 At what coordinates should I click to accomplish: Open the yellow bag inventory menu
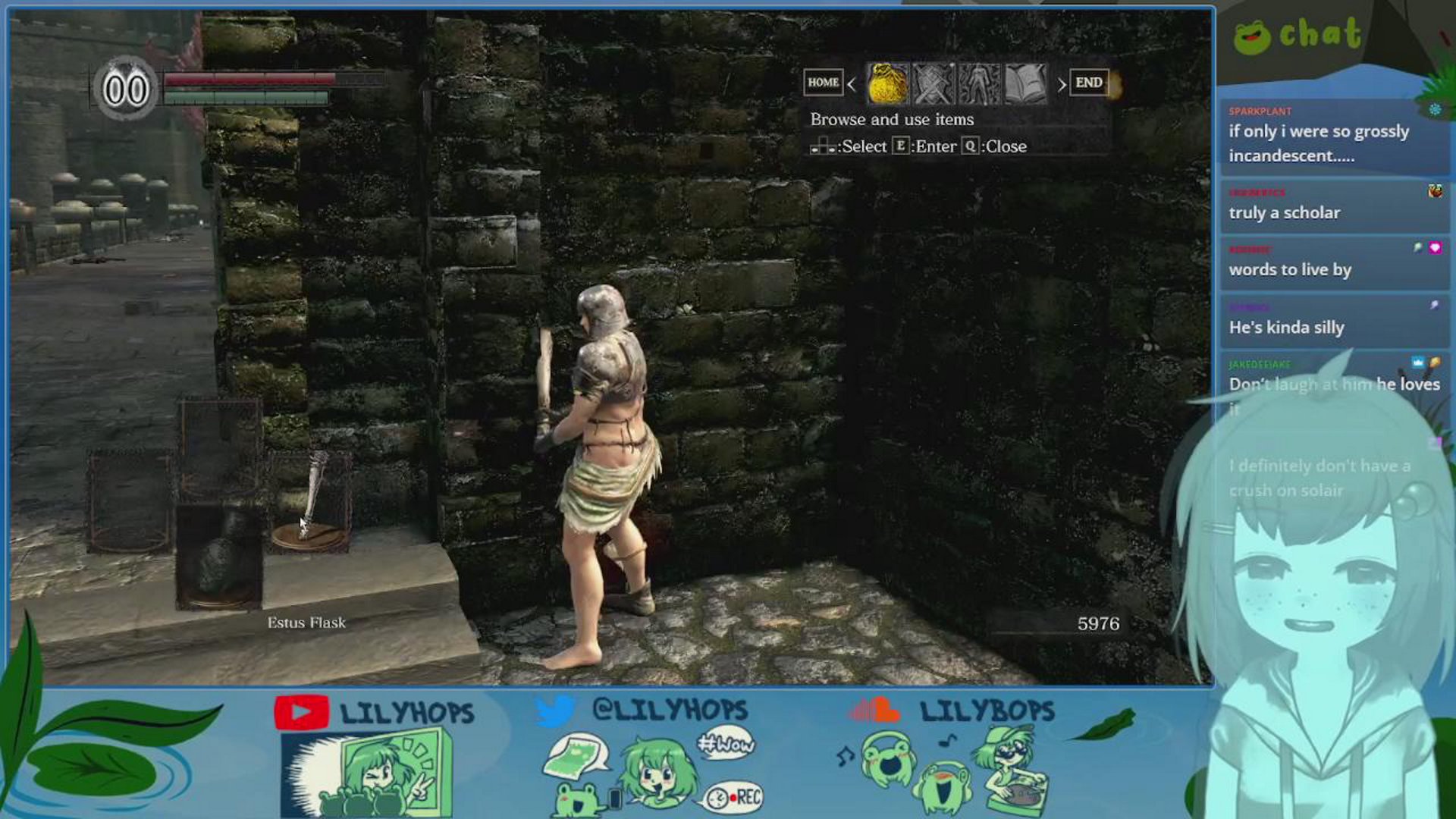pyautogui.click(x=887, y=83)
